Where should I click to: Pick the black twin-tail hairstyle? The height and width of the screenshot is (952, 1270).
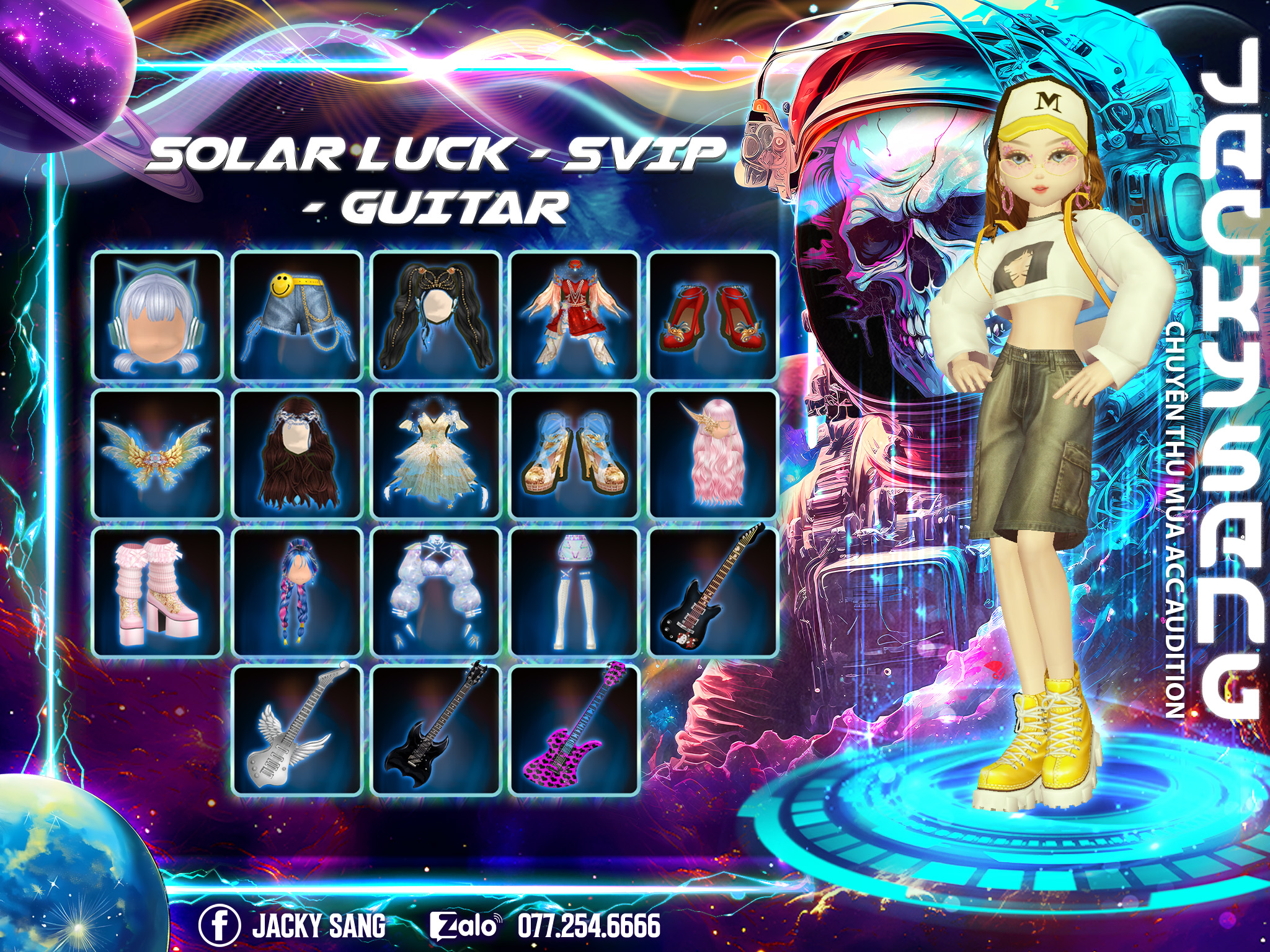click(436, 316)
